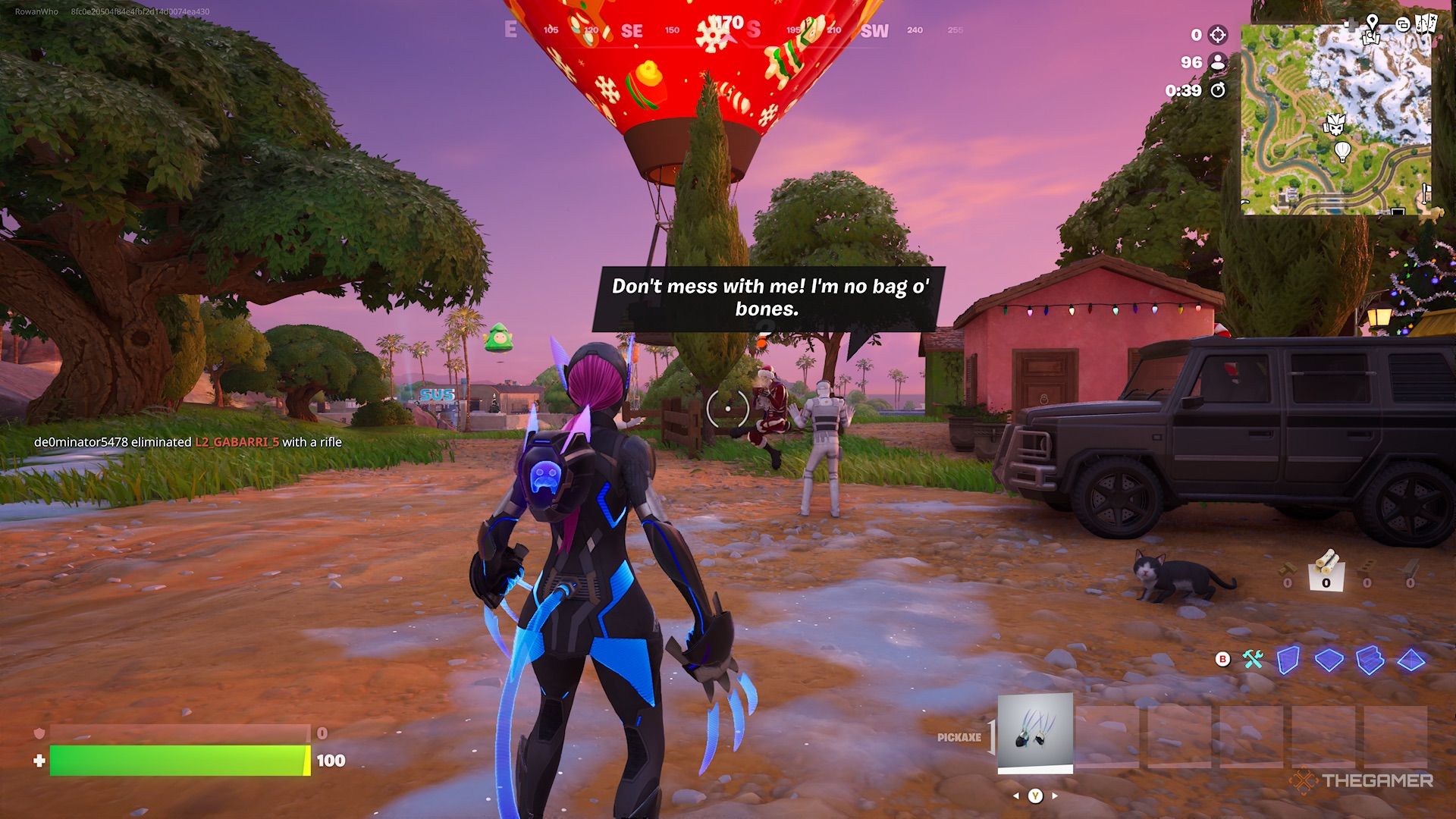Click the eliminations crosshair icon
The height and width of the screenshot is (819, 1456).
click(x=1216, y=36)
